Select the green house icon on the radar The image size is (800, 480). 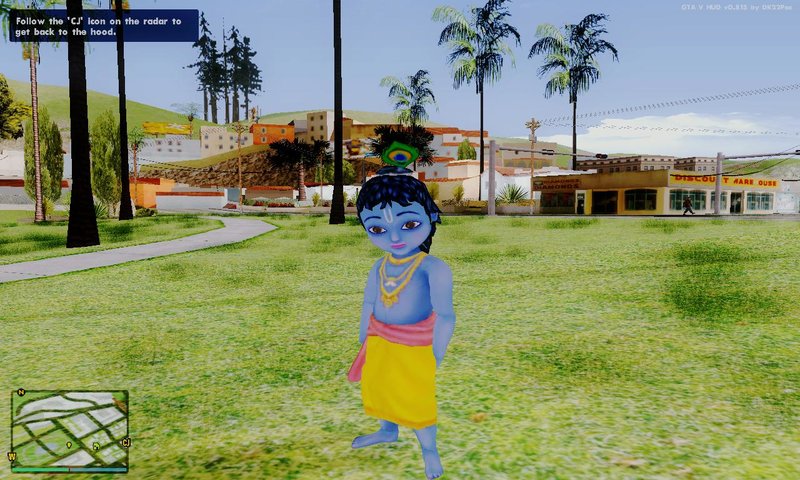96,446
